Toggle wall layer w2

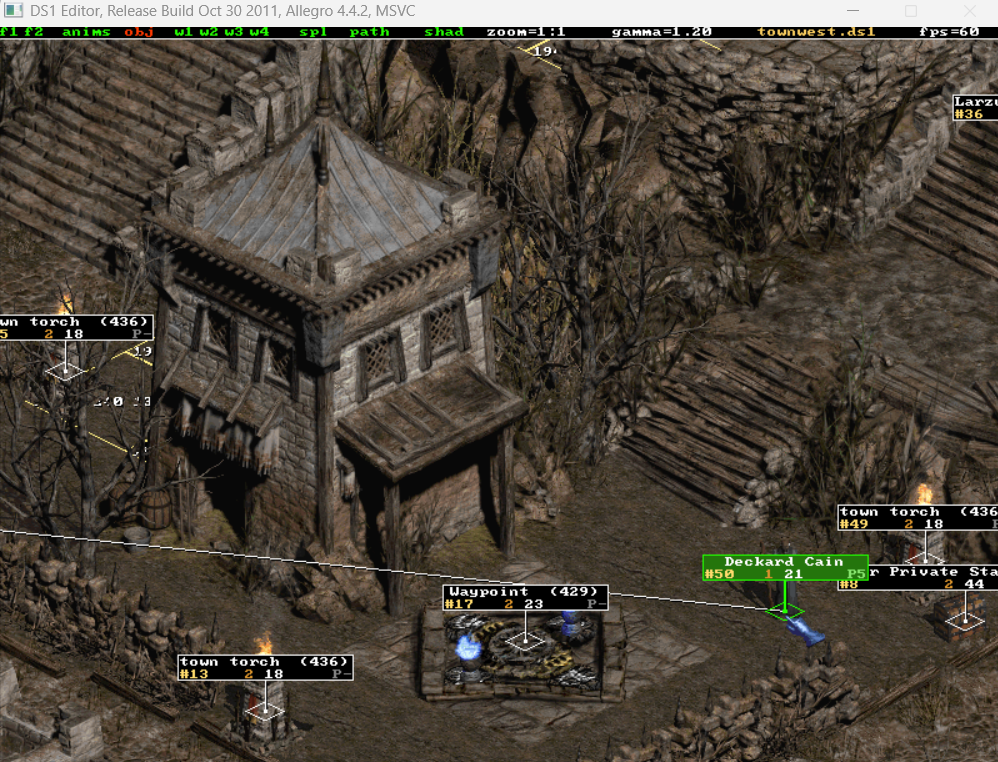208,32
